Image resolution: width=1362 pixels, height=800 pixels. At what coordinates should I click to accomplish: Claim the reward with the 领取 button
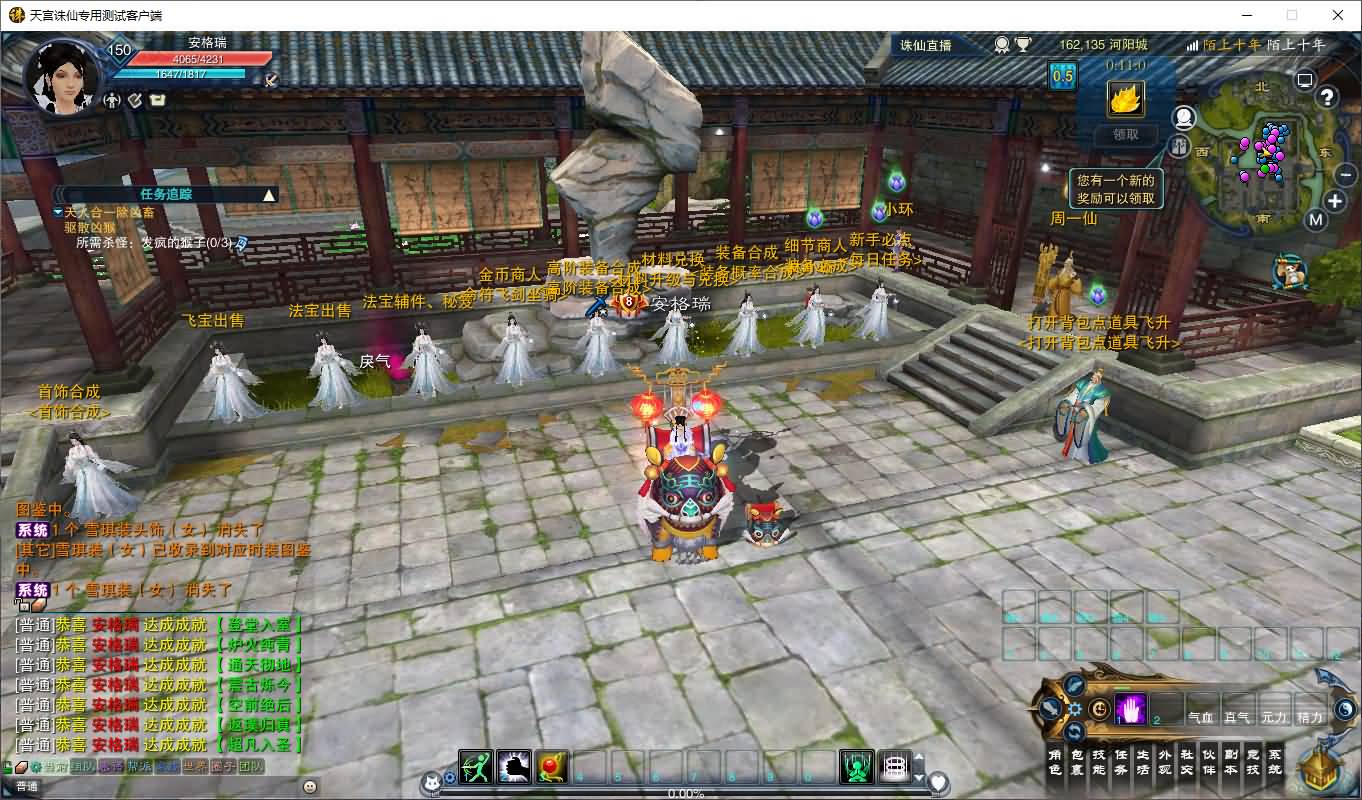(1126, 135)
